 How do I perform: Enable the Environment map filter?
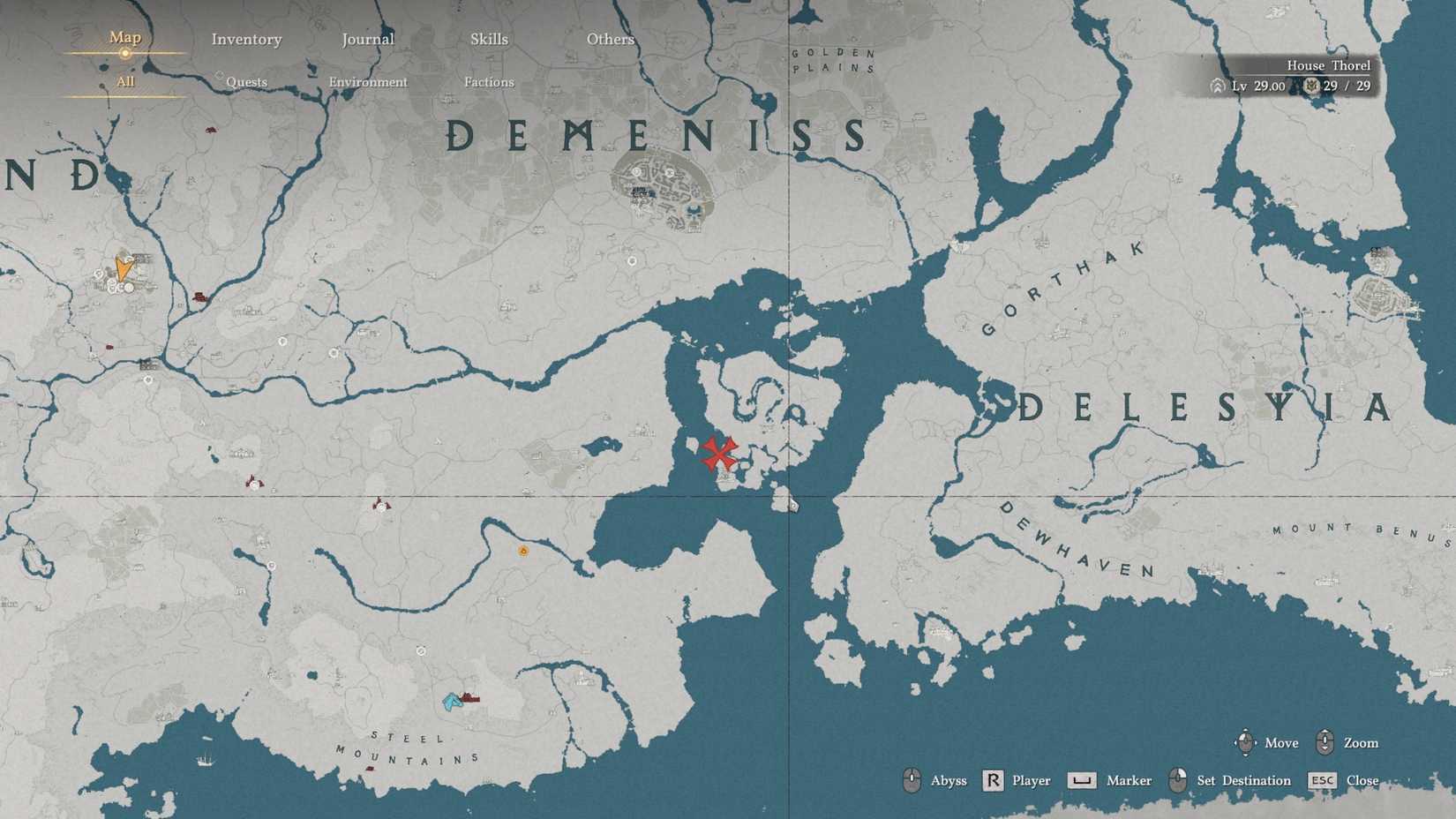point(368,81)
